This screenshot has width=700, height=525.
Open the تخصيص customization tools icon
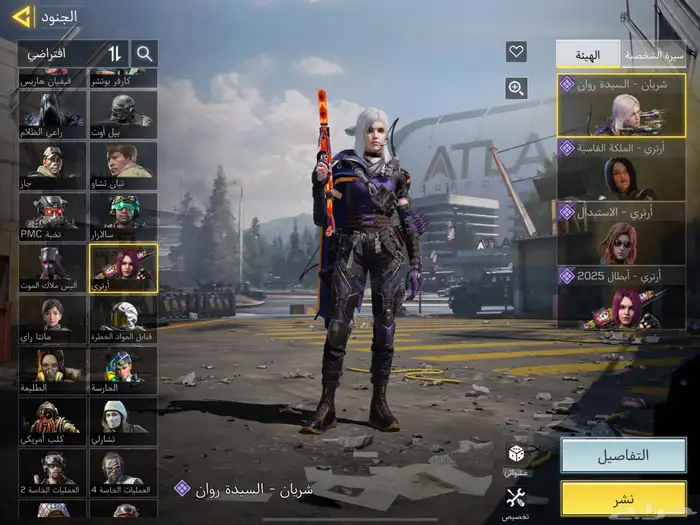coord(516,502)
